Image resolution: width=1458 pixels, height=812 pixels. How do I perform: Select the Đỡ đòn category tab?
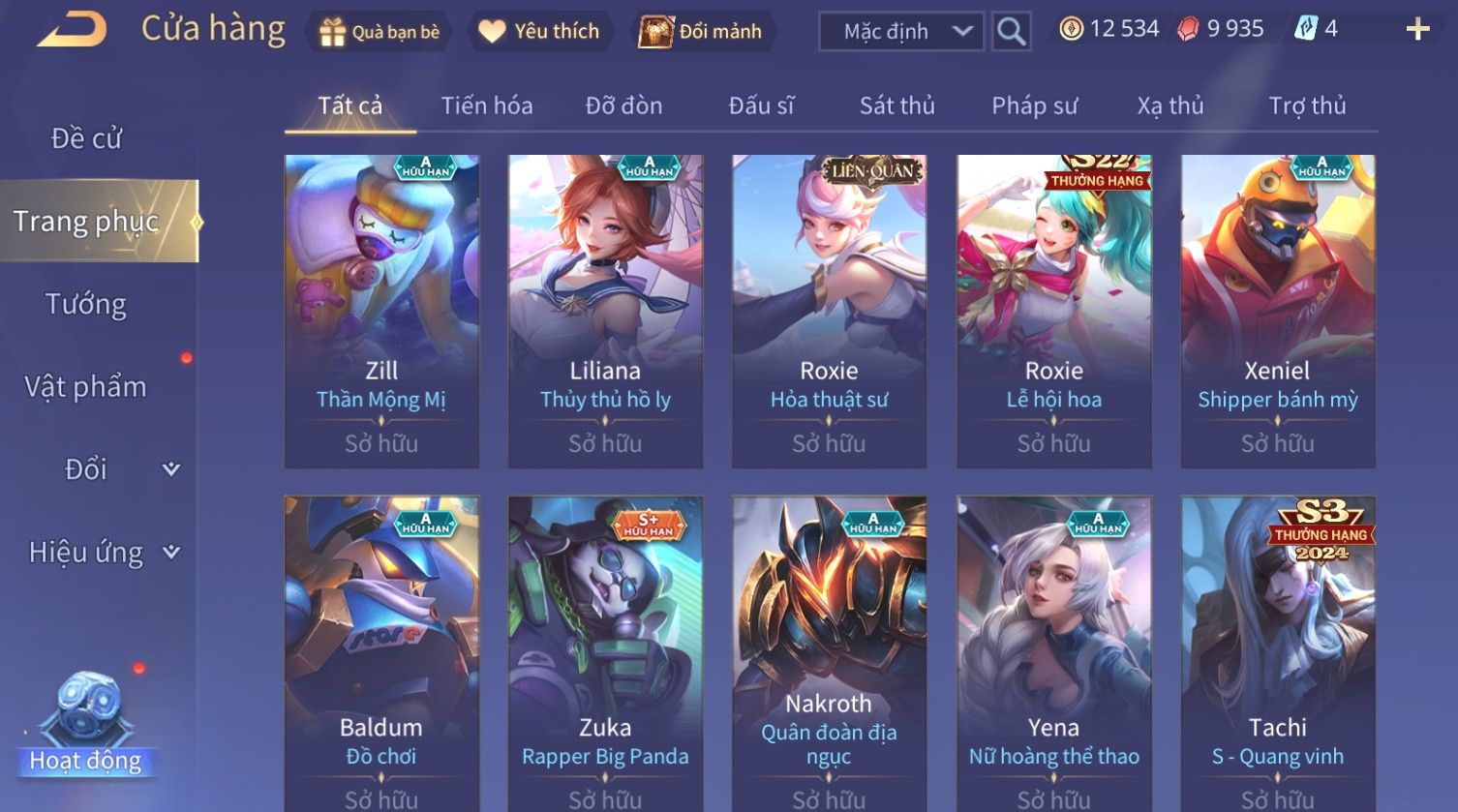click(623, 105)
